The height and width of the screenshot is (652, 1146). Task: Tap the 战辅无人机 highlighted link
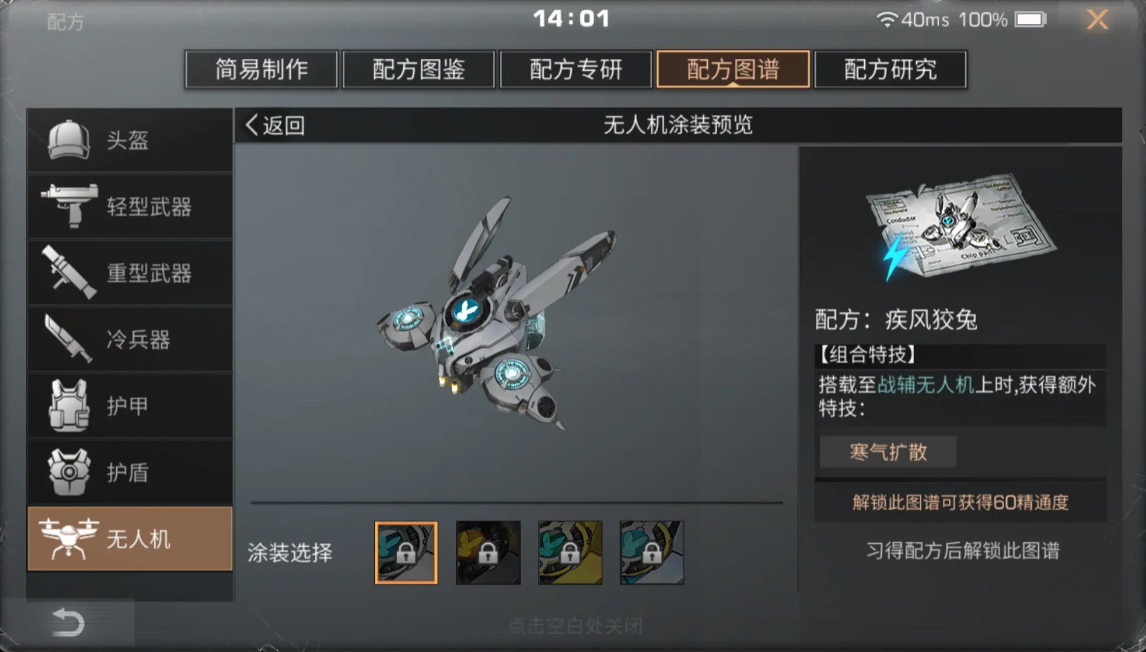(x=925, y=385)
